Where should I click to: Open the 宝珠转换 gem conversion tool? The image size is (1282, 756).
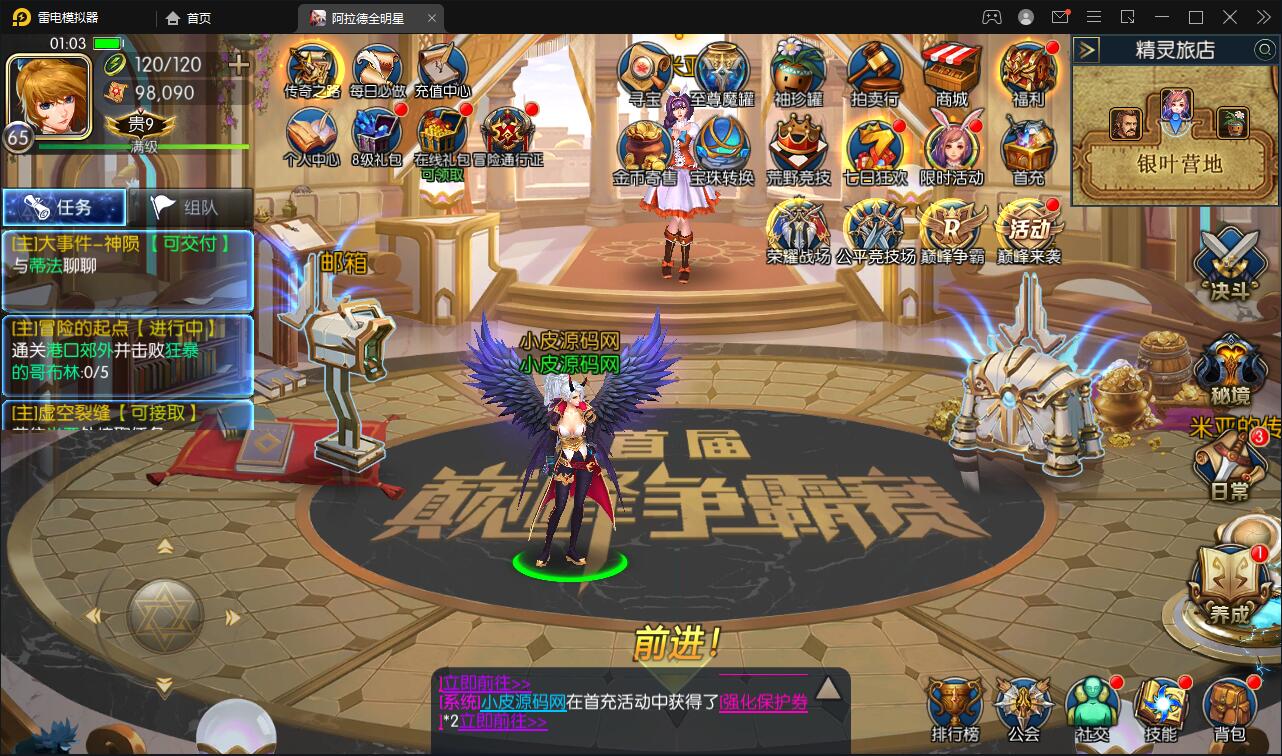722,147
